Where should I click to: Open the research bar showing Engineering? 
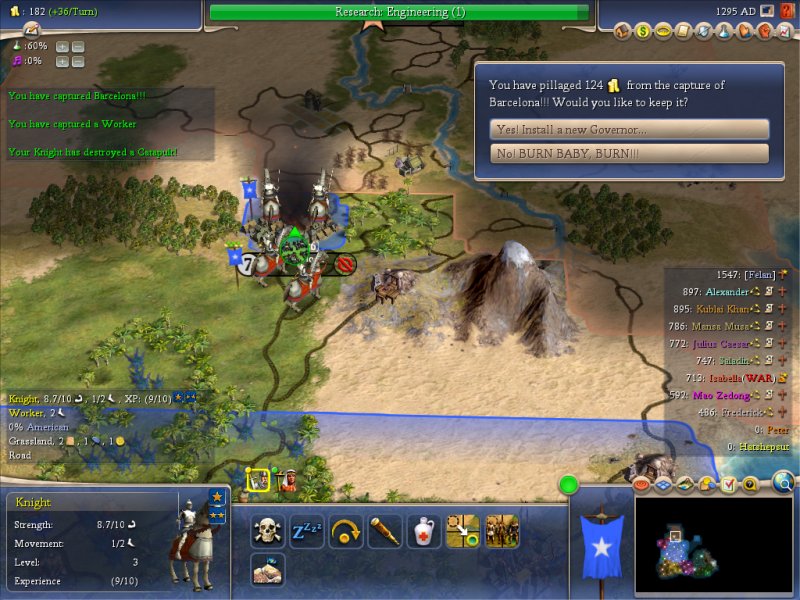pos(400,12)
